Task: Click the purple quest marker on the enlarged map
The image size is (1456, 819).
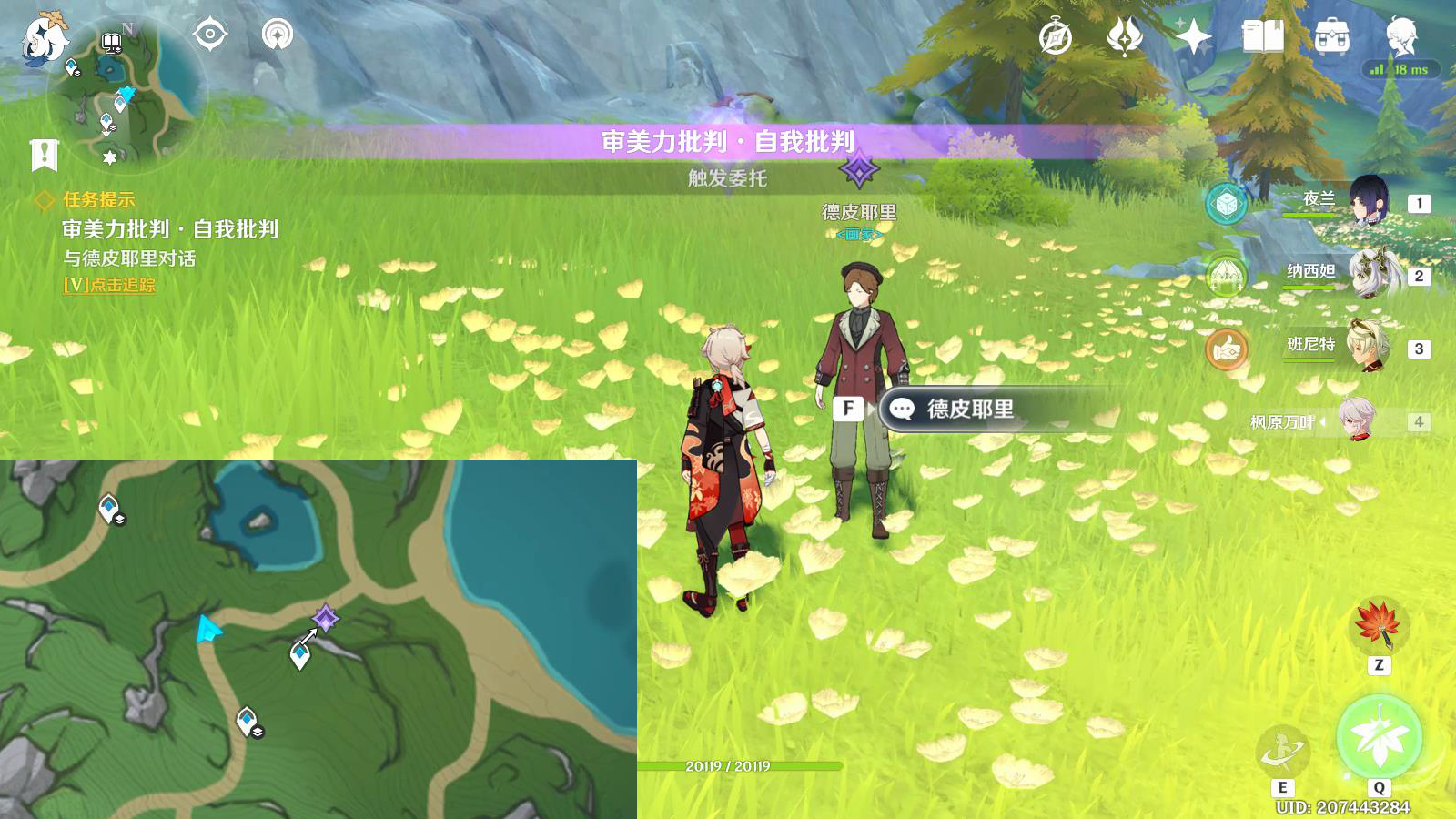Action: point(325,618)
